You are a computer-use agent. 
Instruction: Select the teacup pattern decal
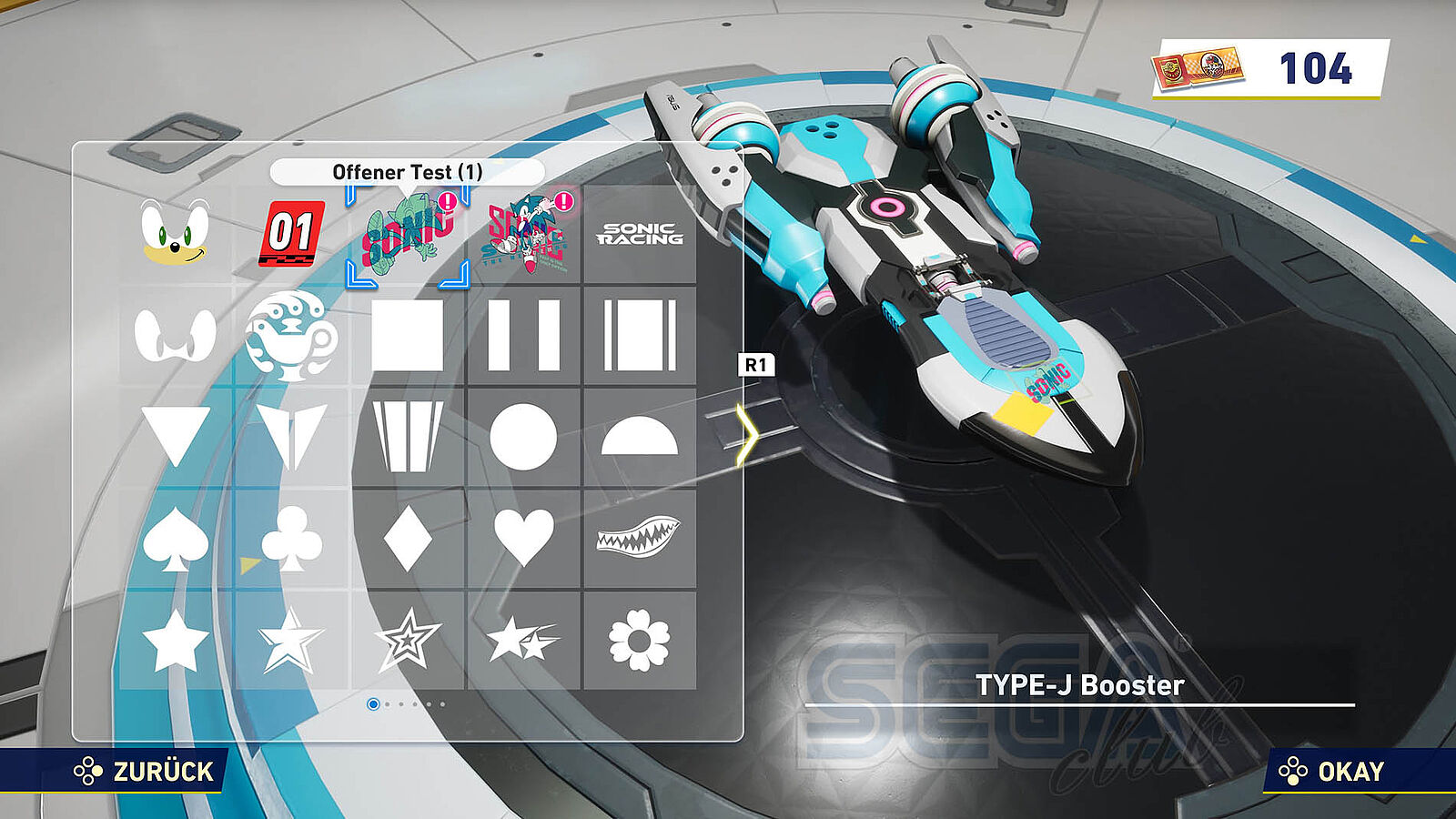tap(291, 336)
